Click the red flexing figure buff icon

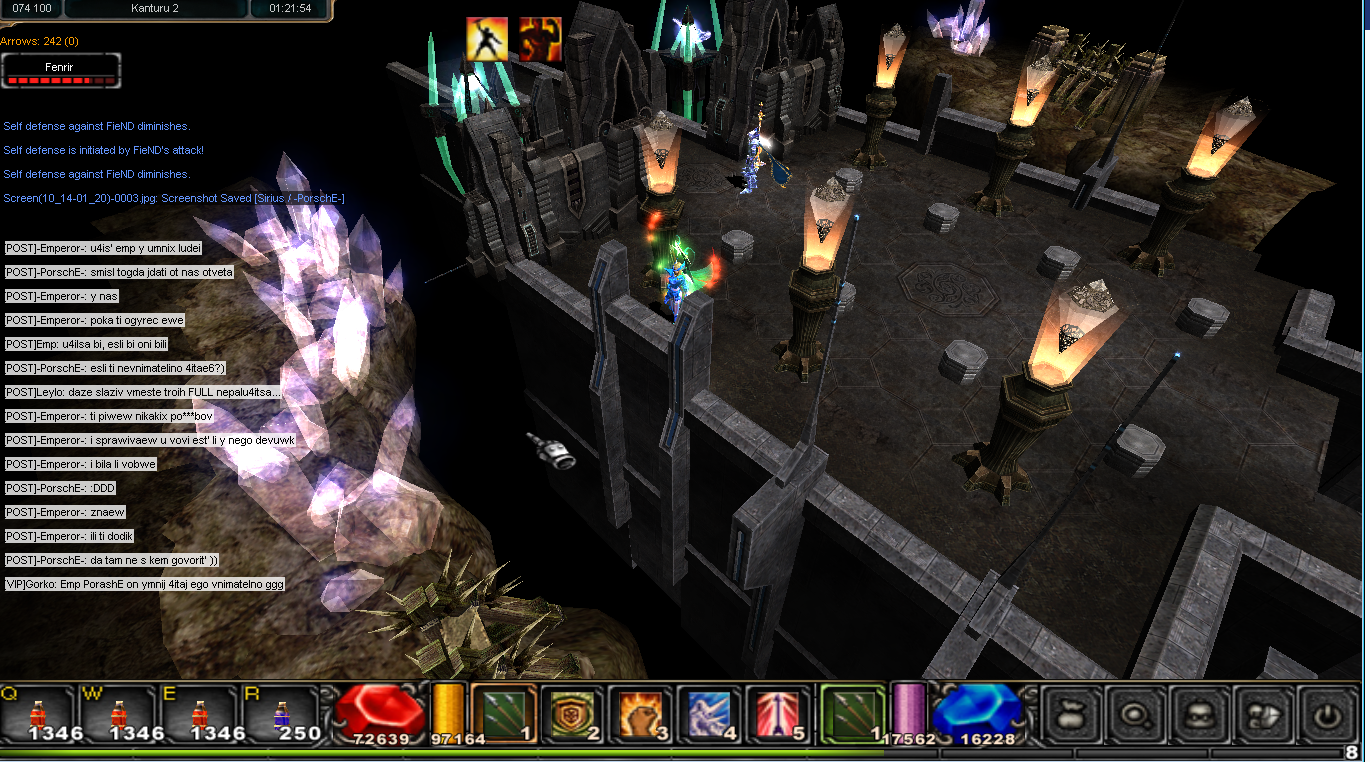tap(540, 39)
